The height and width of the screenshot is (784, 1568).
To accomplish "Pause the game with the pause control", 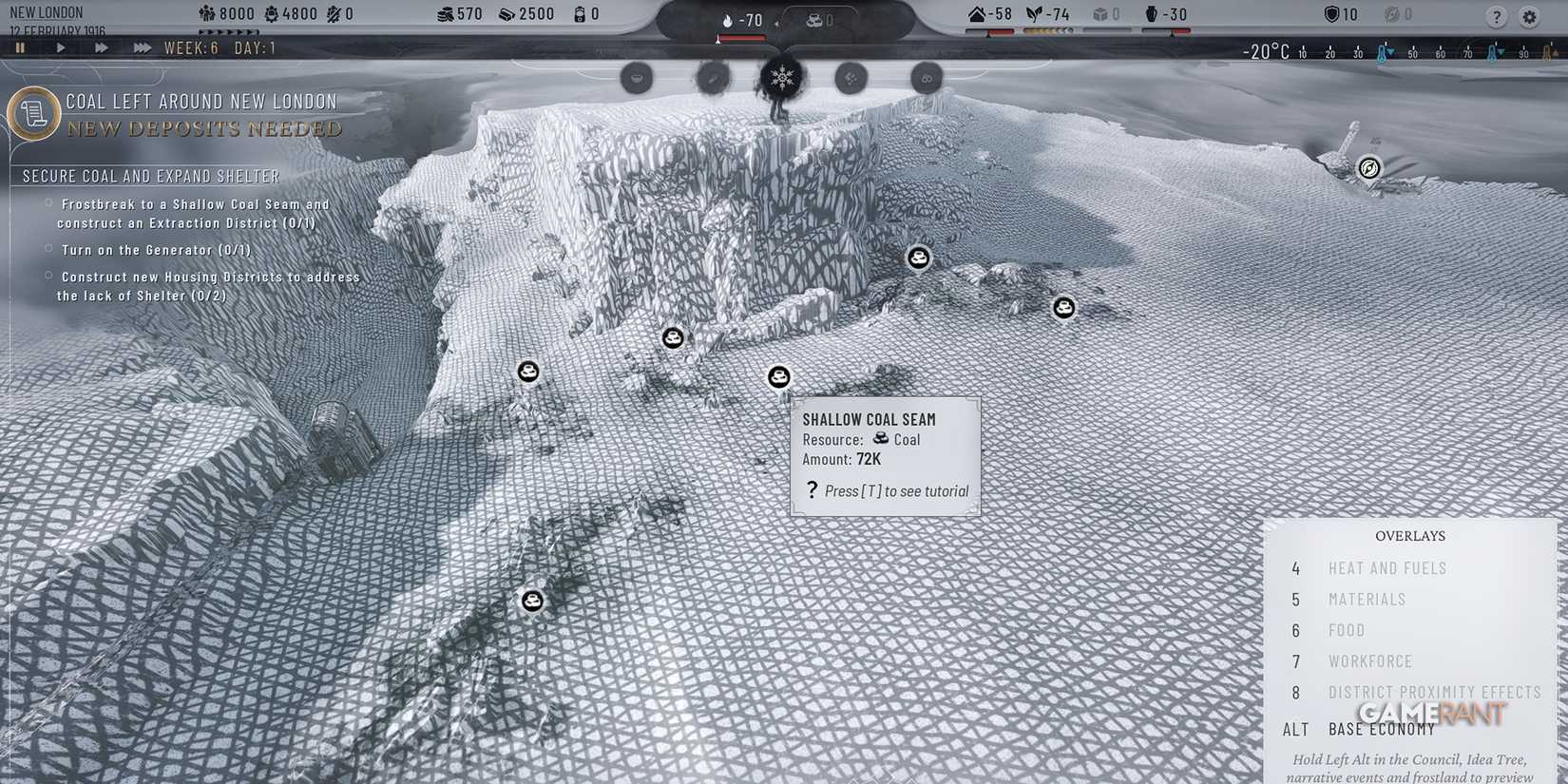I will tap(20, 48).
